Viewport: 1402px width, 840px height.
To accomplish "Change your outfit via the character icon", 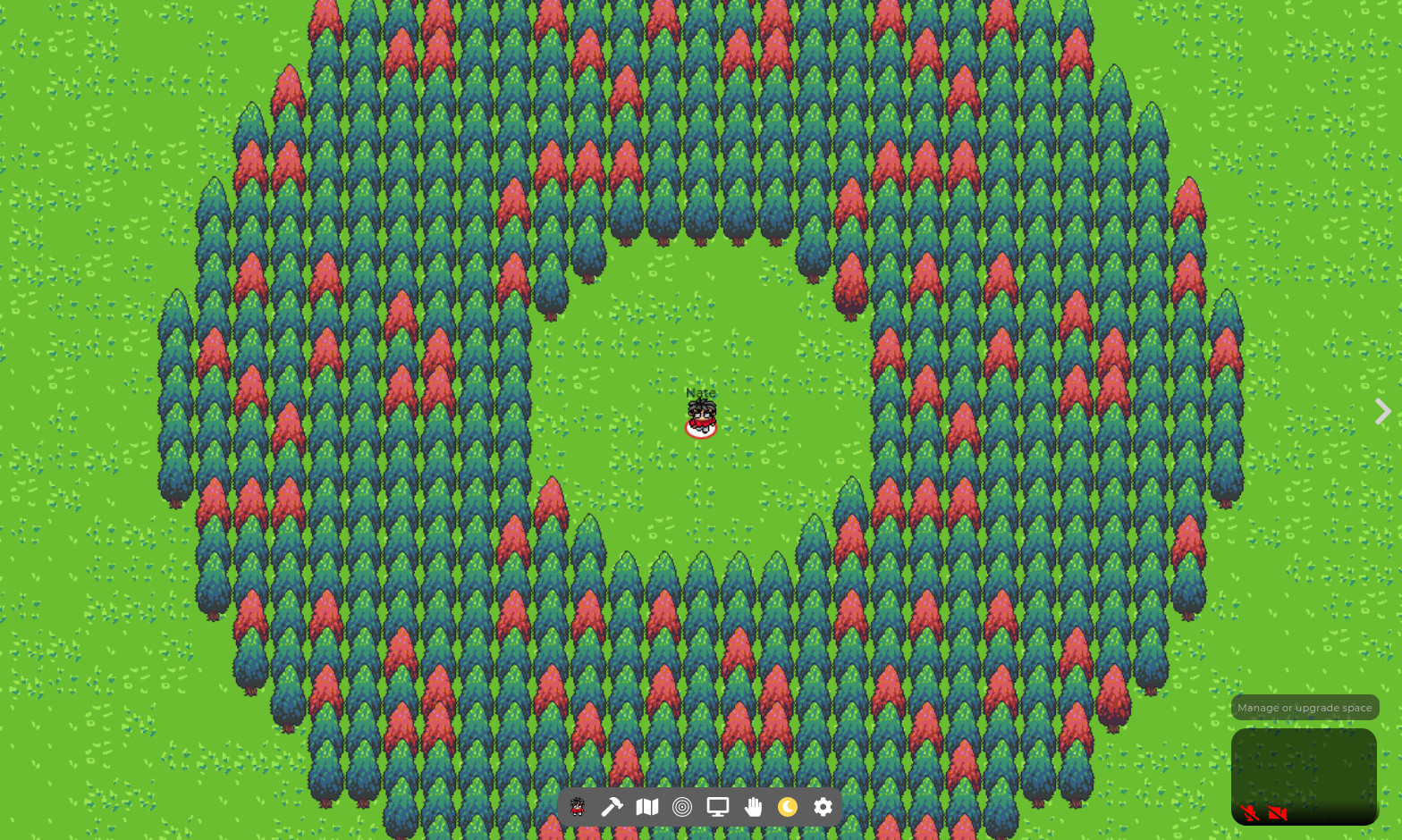I will [577, 807].
